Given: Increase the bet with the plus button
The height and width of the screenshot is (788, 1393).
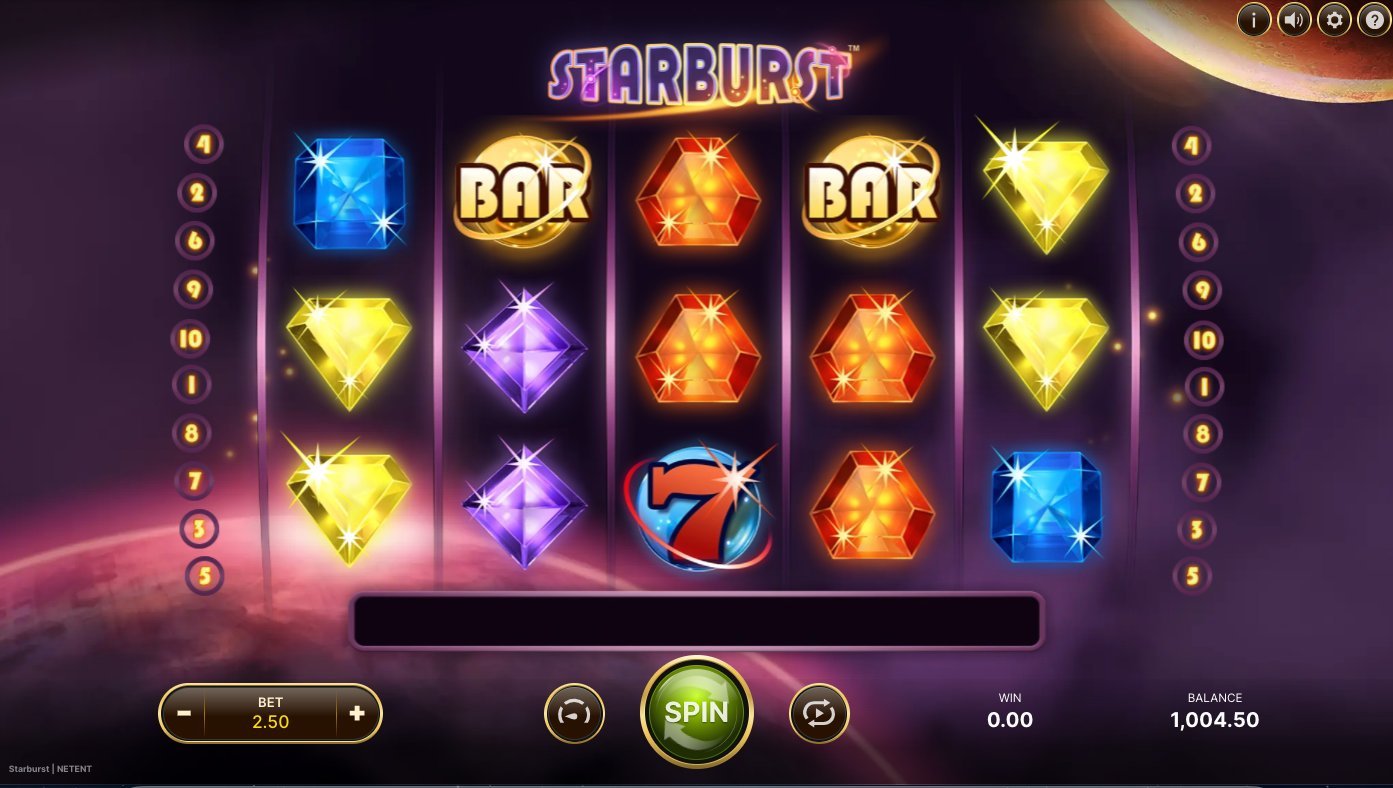Looking at the screenshot, I should (356, 713).
